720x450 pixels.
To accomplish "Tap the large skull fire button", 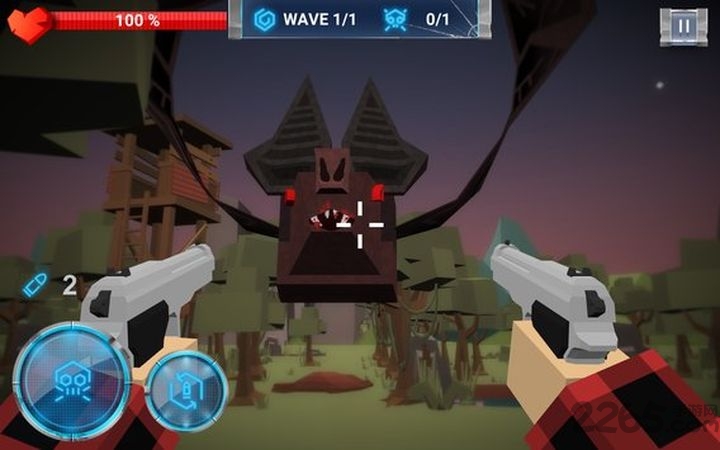I will tap(71, 378).
